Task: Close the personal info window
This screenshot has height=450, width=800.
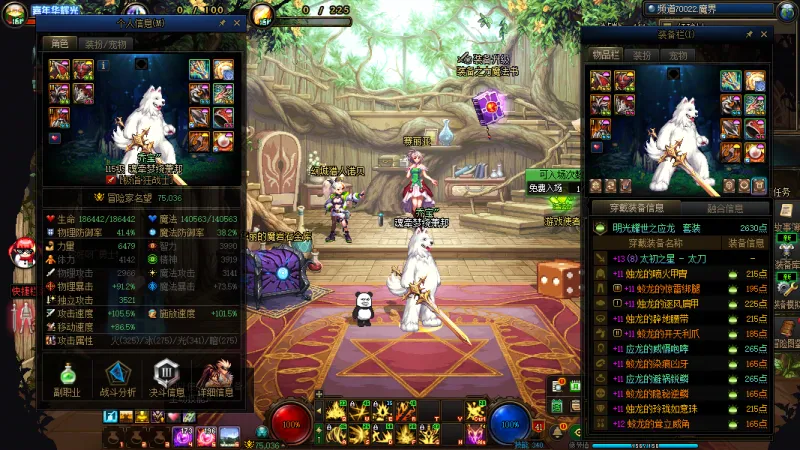Action: (x=237, y=22)
